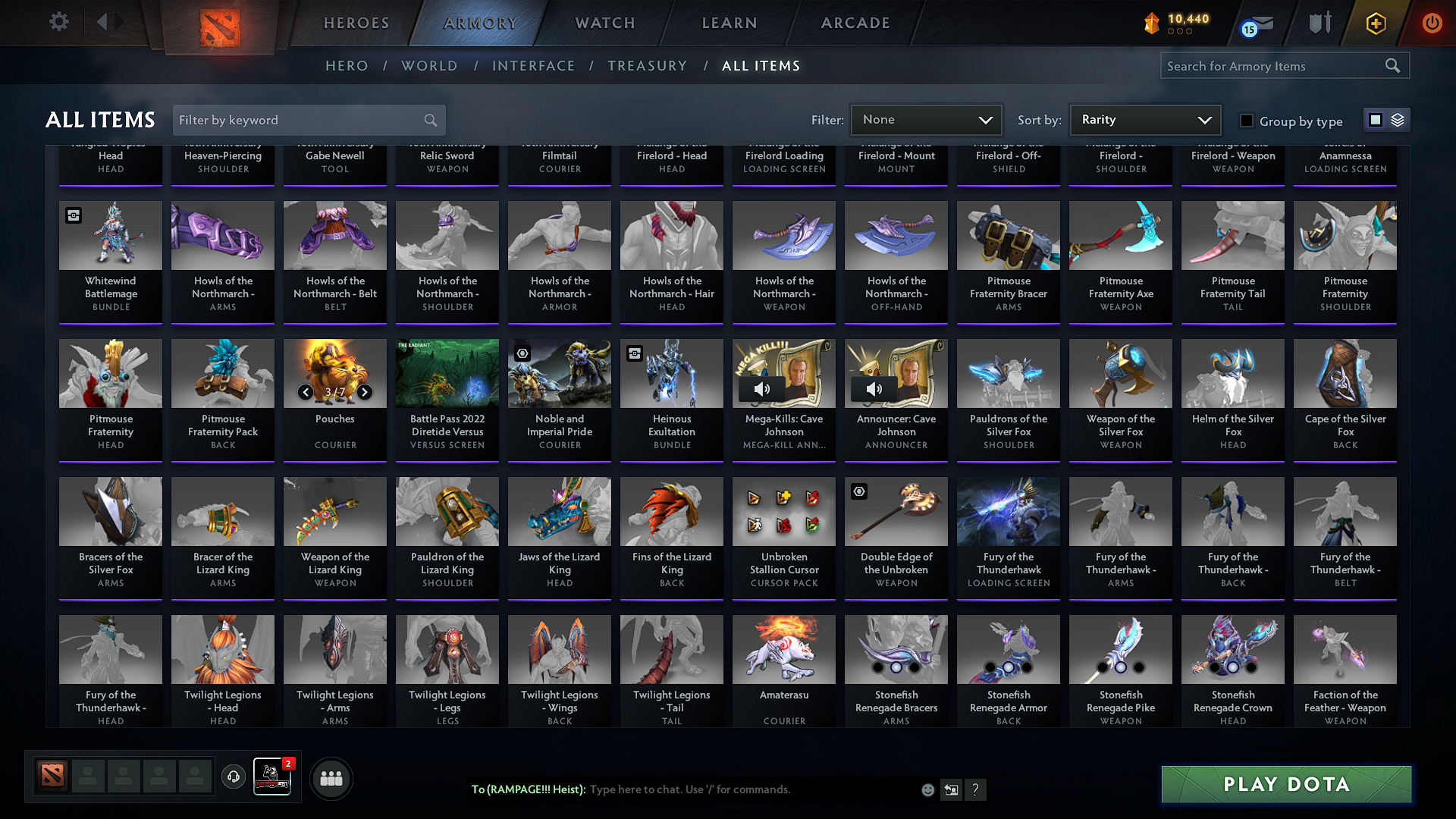1456x819 pixels.
Task: Mute the Announcer: Cave Johnson preview speaker
Action: 874,389
